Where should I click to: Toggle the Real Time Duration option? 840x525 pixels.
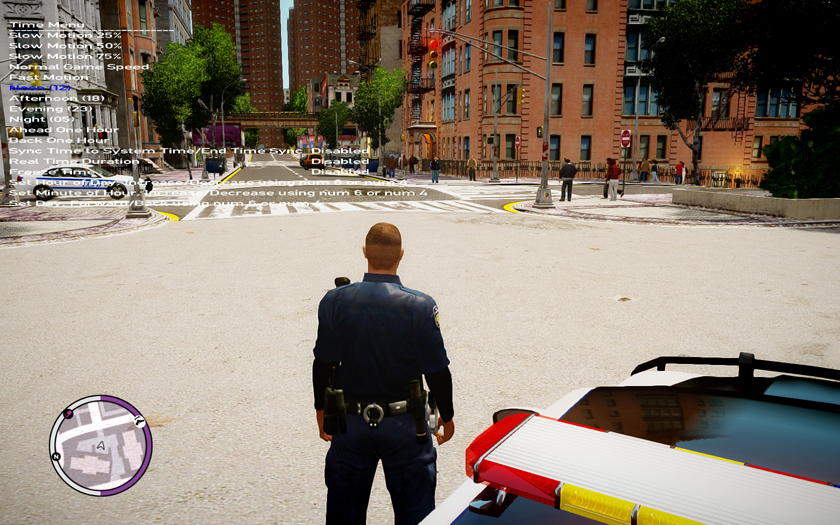[75, 161]
